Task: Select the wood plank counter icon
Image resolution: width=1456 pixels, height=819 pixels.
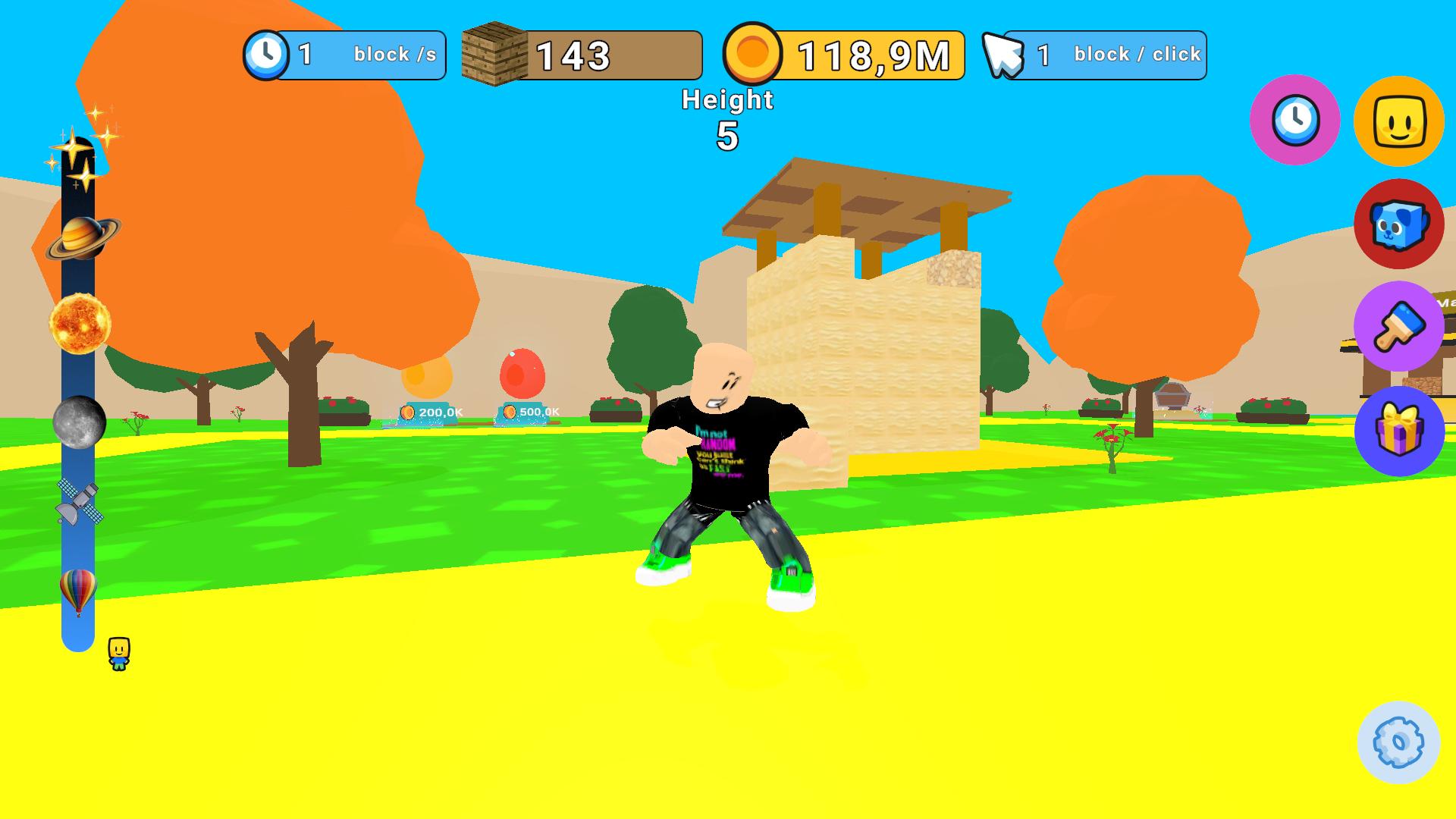Action: [494, 53]
